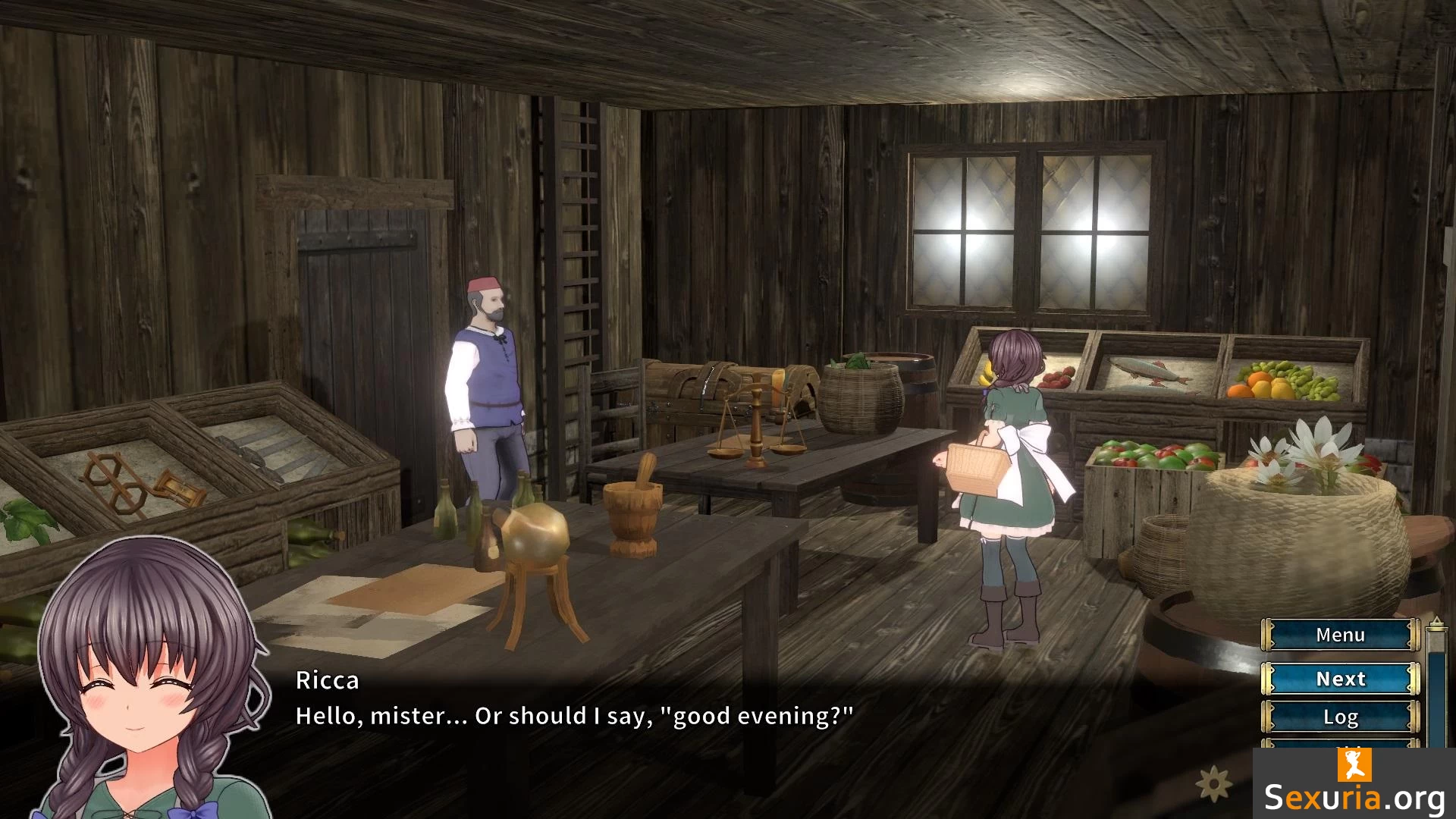Open the Menu button

coord(1340,635)
